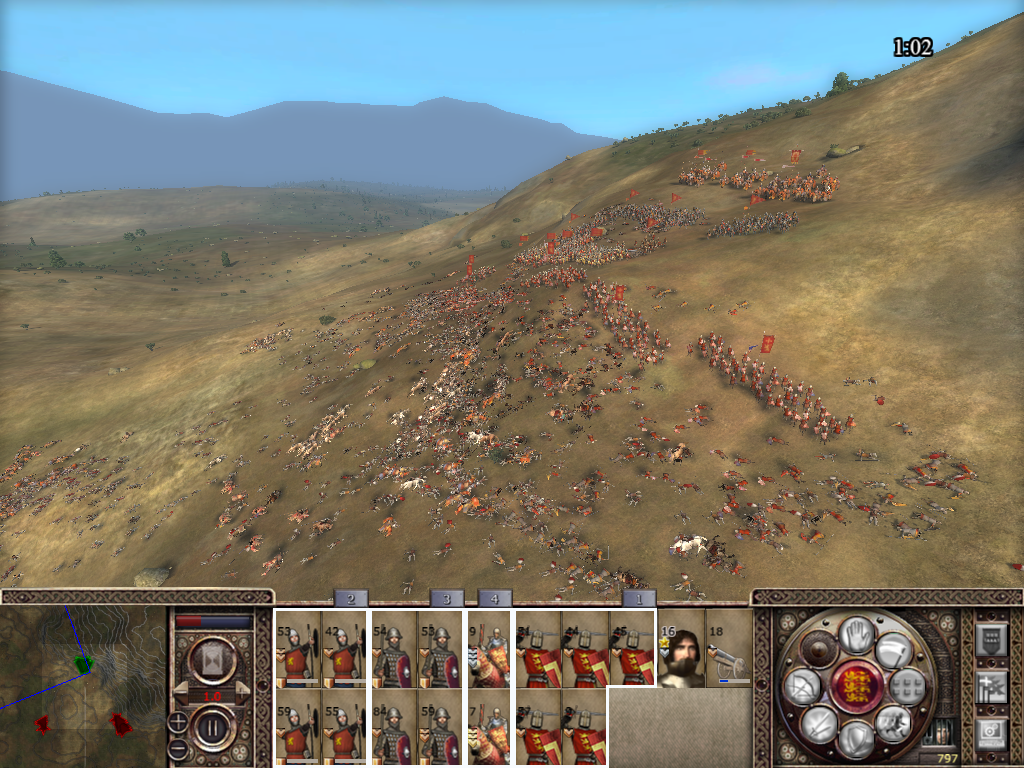Select the bearded general unit card
The image size is (1024, 768).
(680, 650)
